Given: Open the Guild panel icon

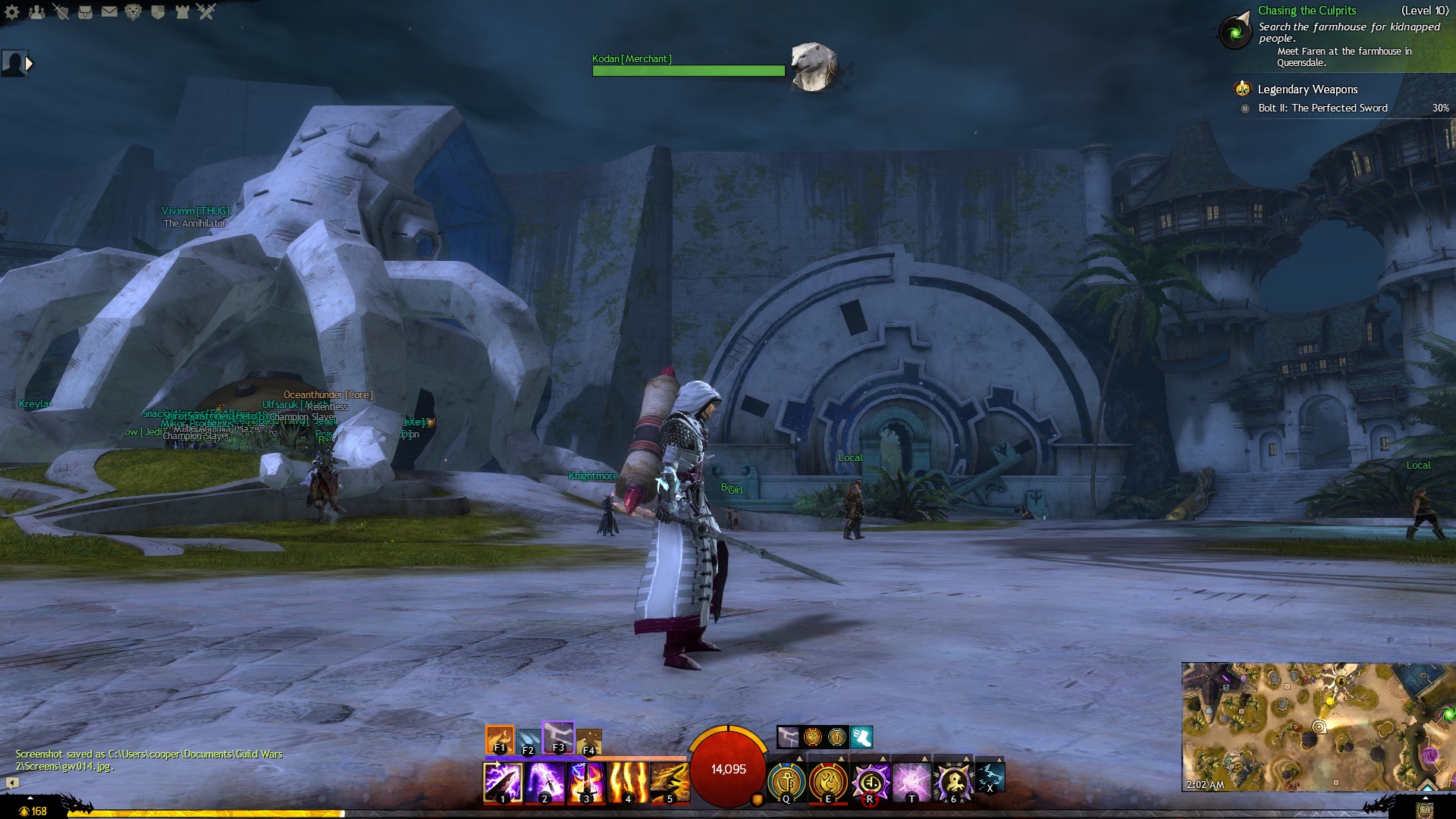Looking at the screenshot, I should coord(158,12).
